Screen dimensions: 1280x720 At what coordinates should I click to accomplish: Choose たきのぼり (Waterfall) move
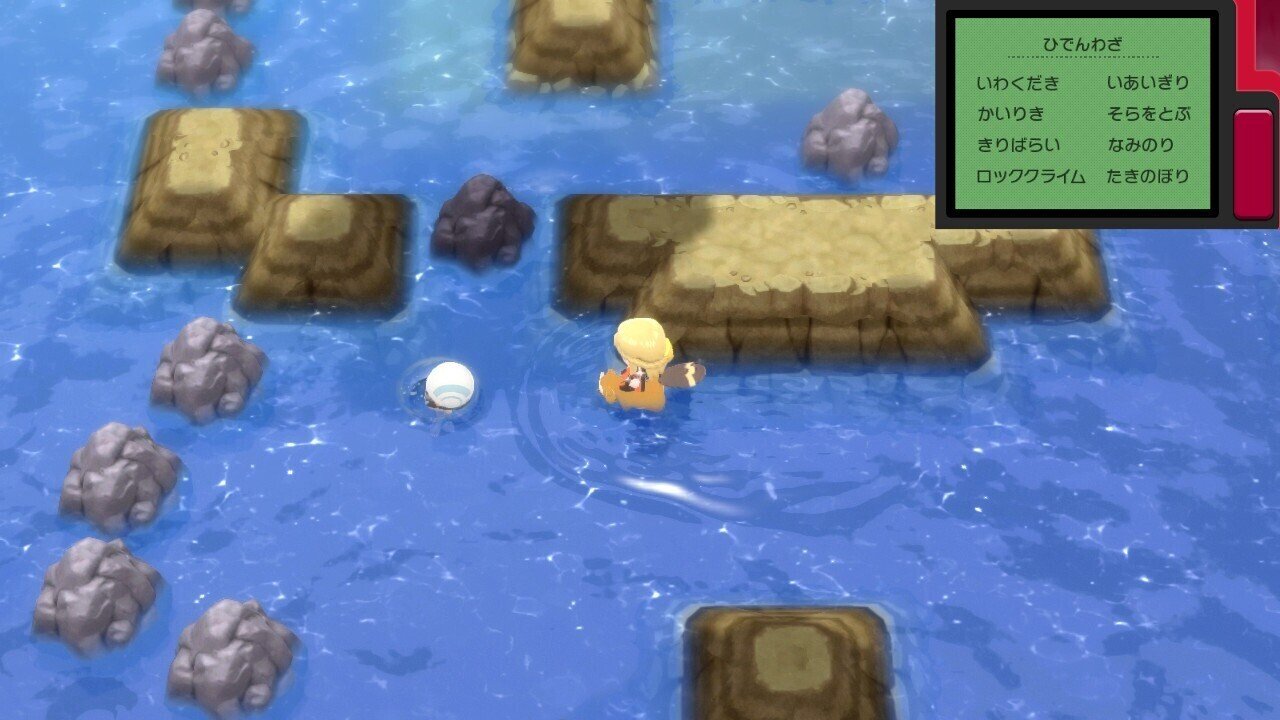[1147, 176]
